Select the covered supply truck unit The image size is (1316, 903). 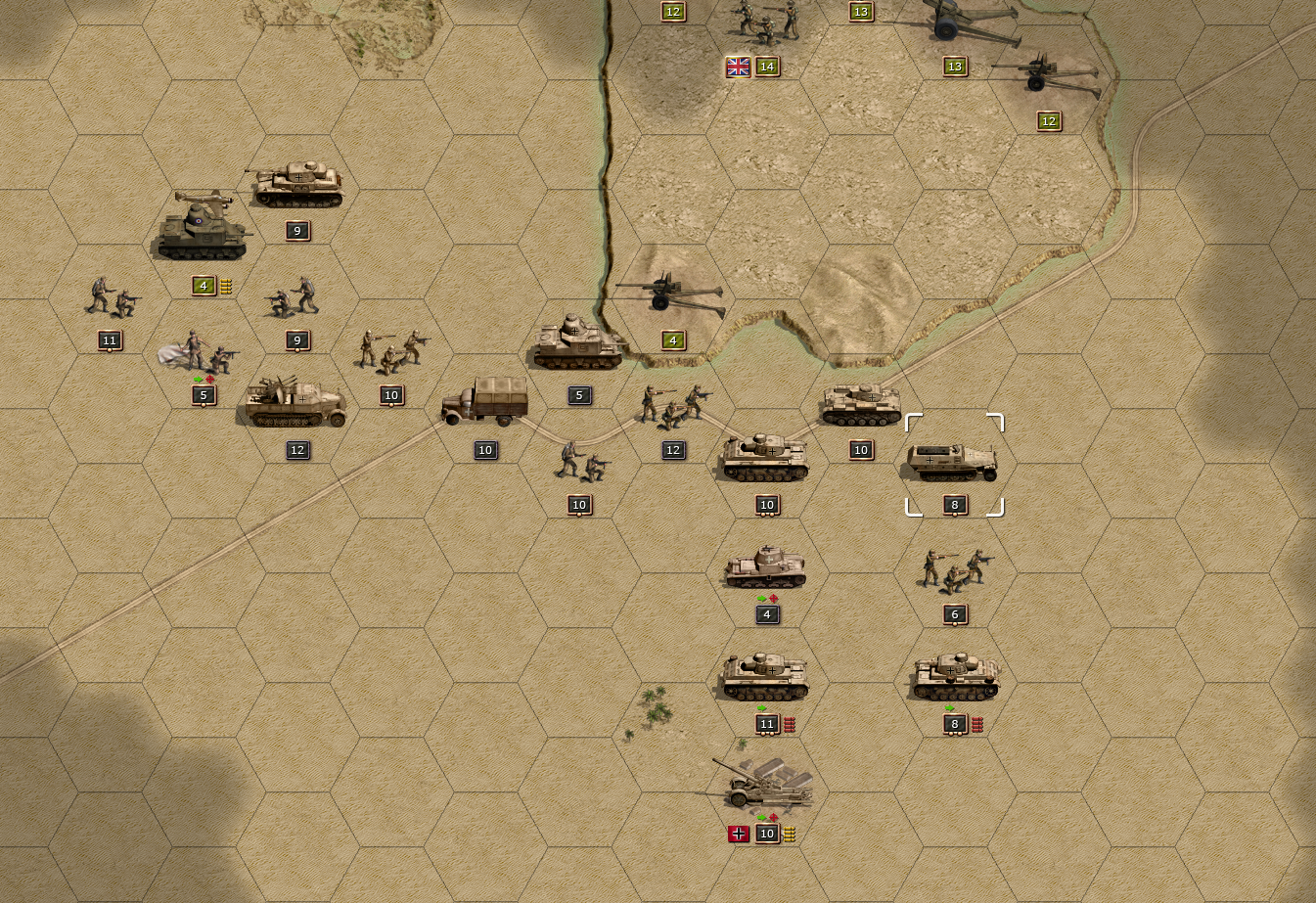[485, 402]
